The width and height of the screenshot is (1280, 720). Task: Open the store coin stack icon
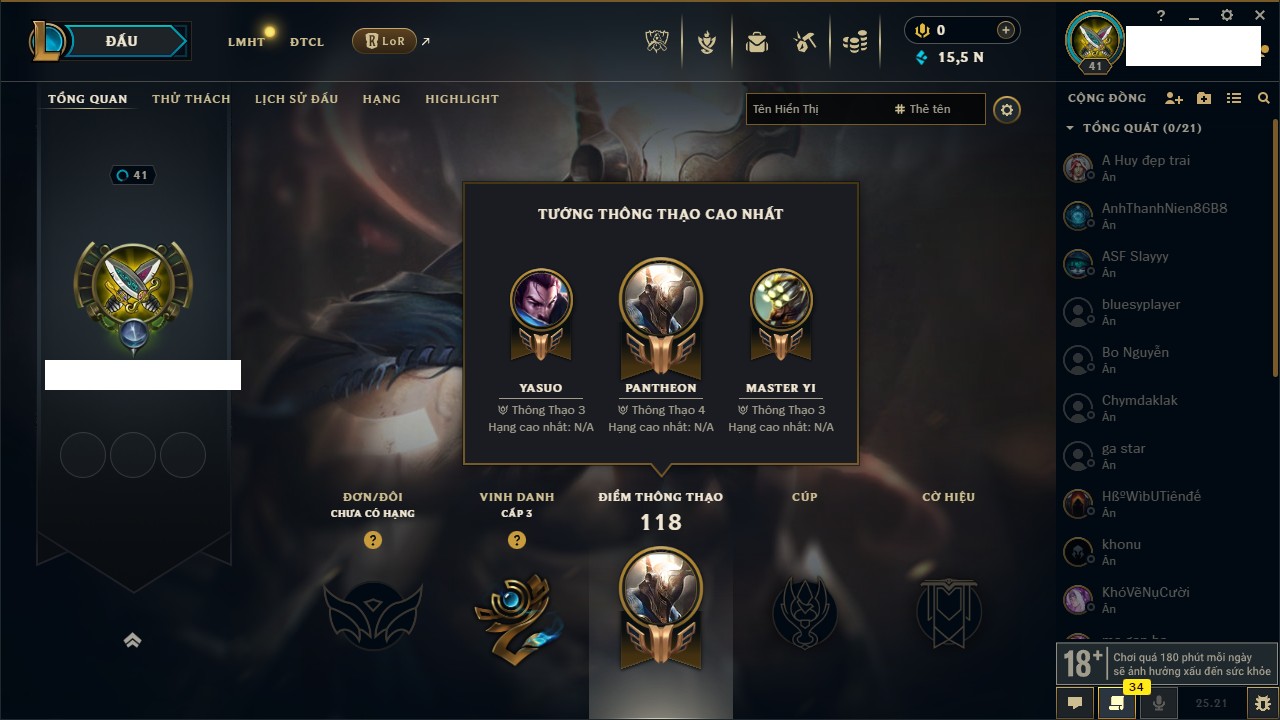pos(854,42)
